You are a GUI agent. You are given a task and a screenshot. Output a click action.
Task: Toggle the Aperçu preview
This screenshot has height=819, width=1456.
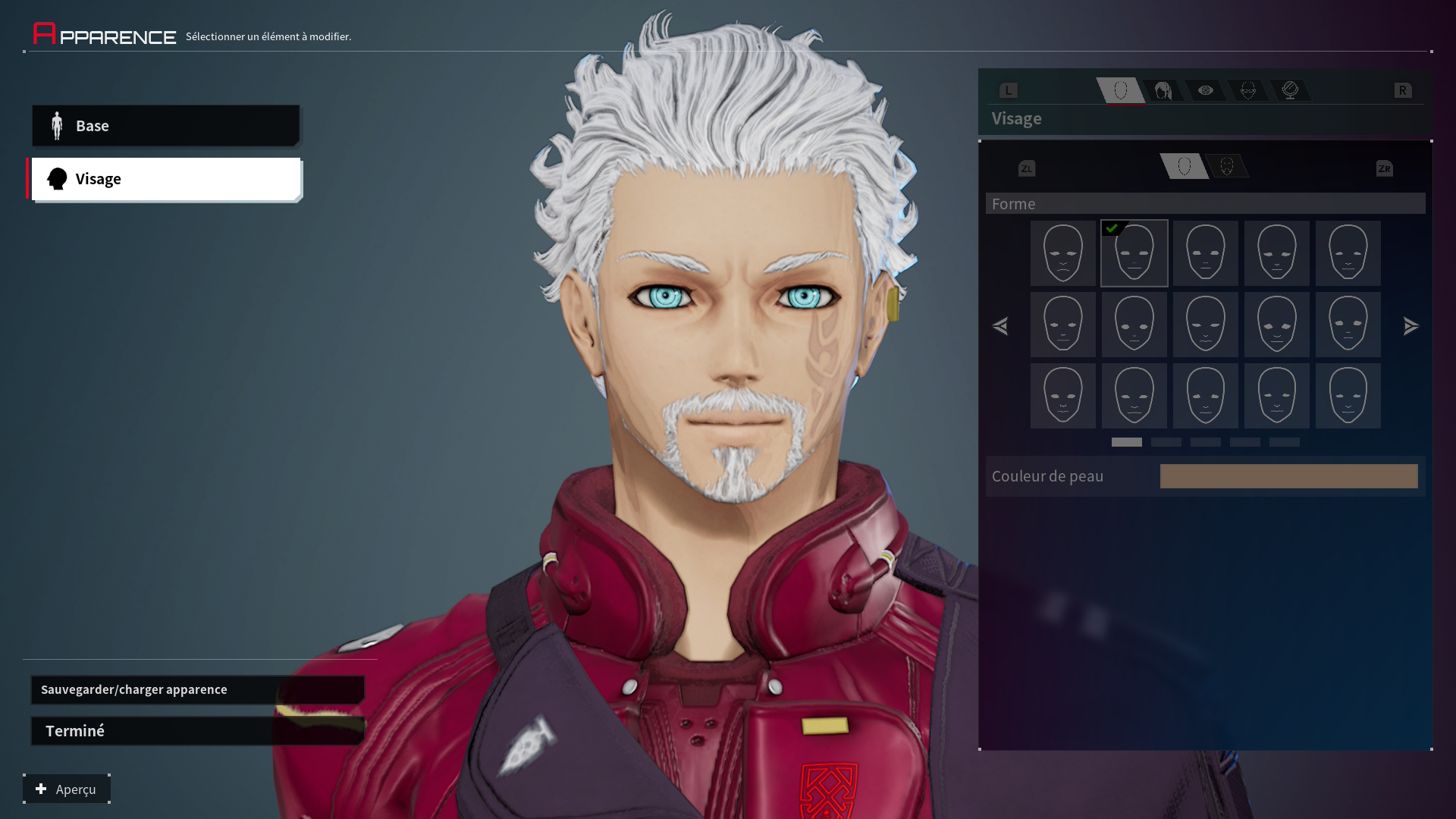click(67, 789)
